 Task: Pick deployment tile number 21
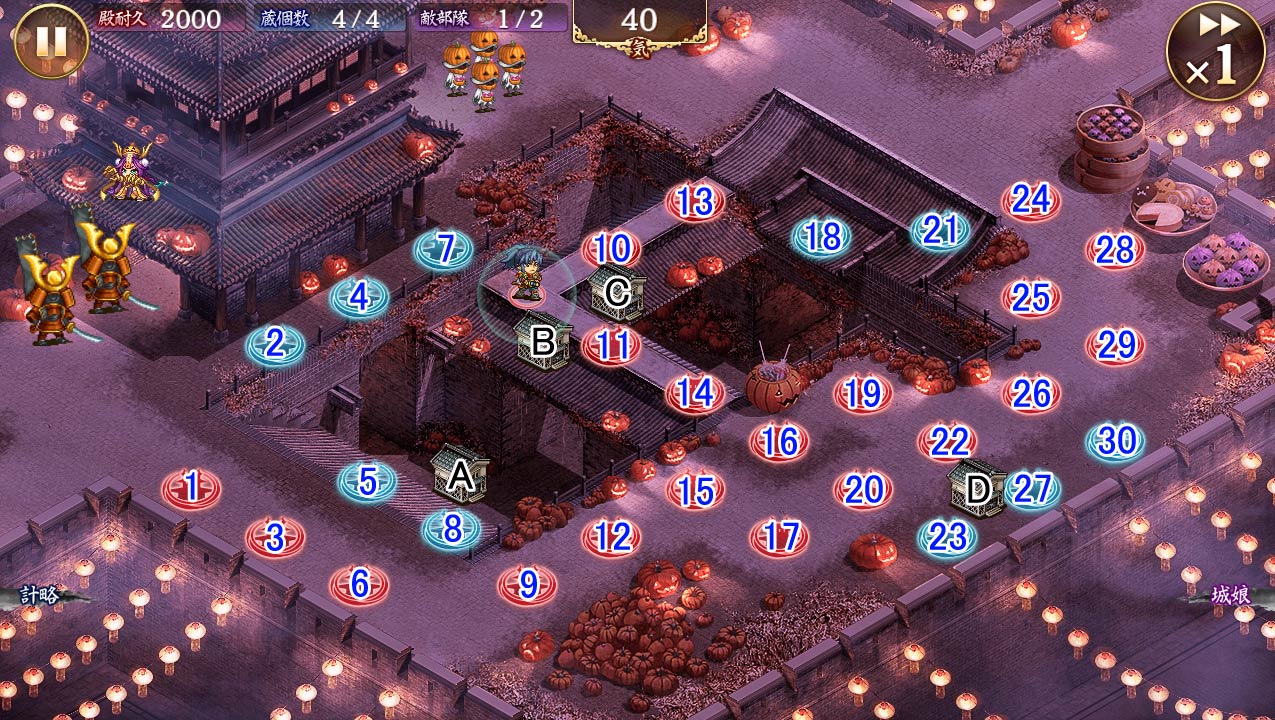pos(940,231)
